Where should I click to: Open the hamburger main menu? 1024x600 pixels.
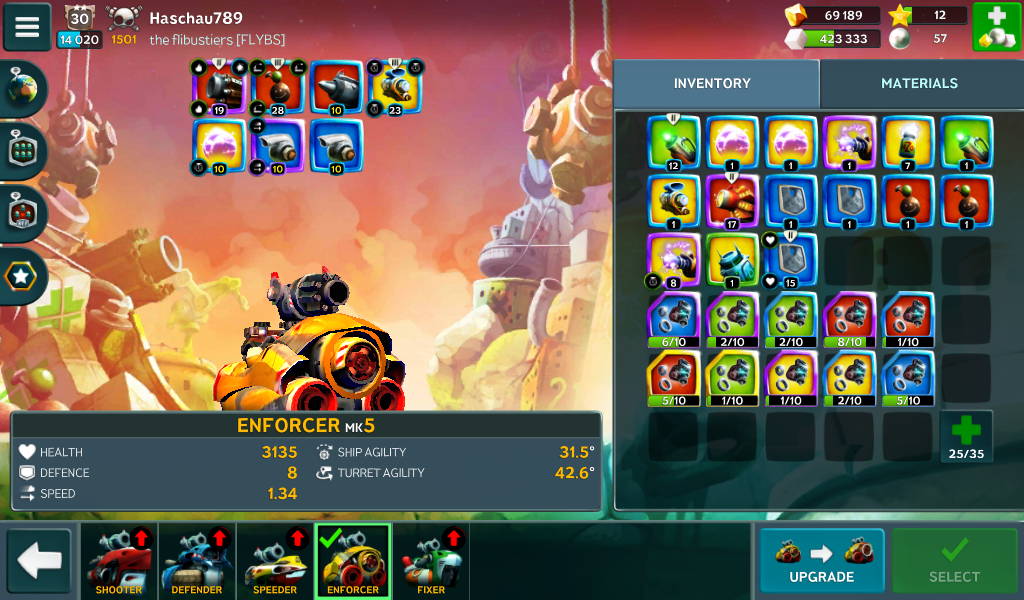tap(27, 27)
